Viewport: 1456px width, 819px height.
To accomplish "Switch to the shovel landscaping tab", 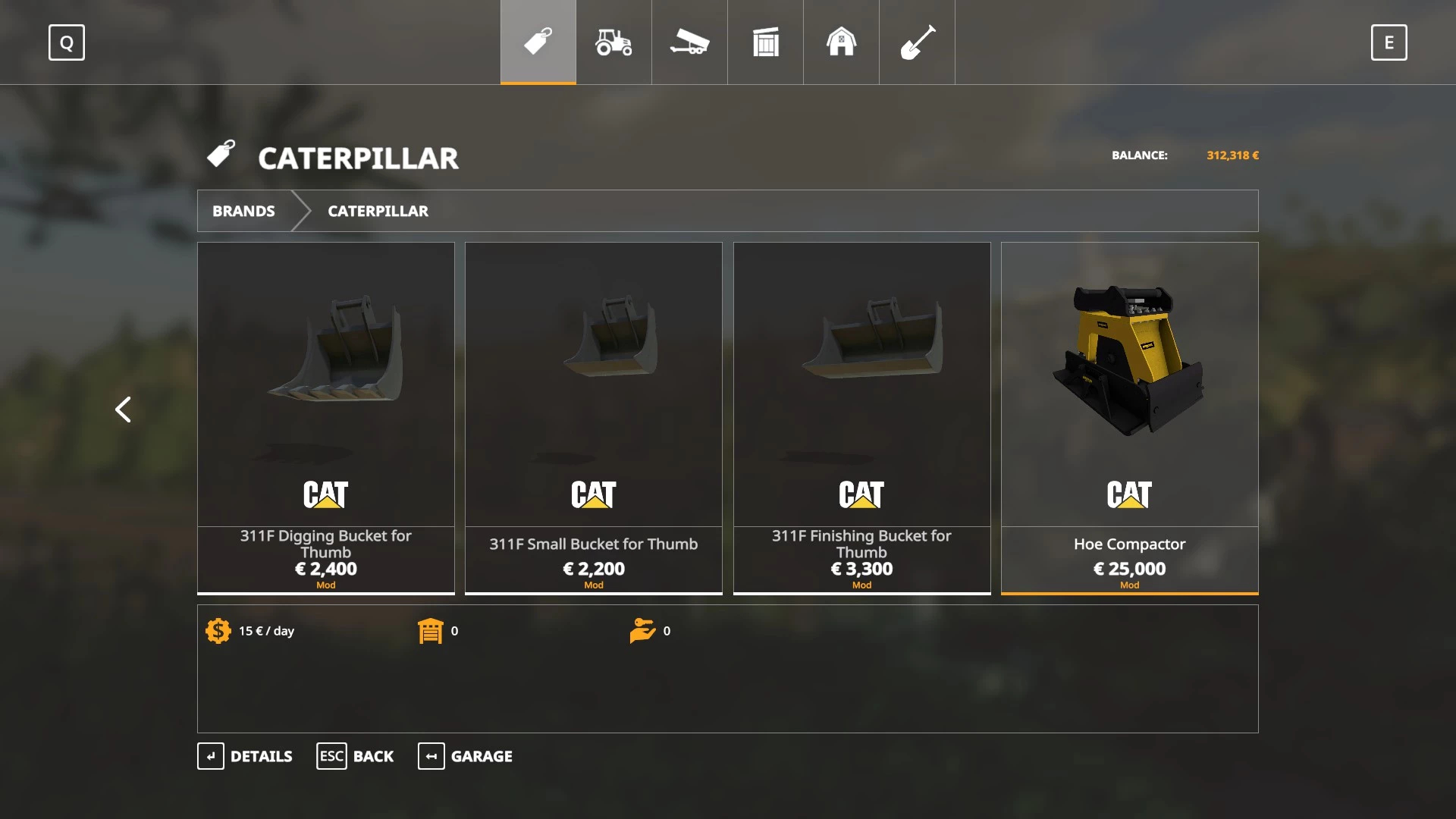I will click(917, 42).
